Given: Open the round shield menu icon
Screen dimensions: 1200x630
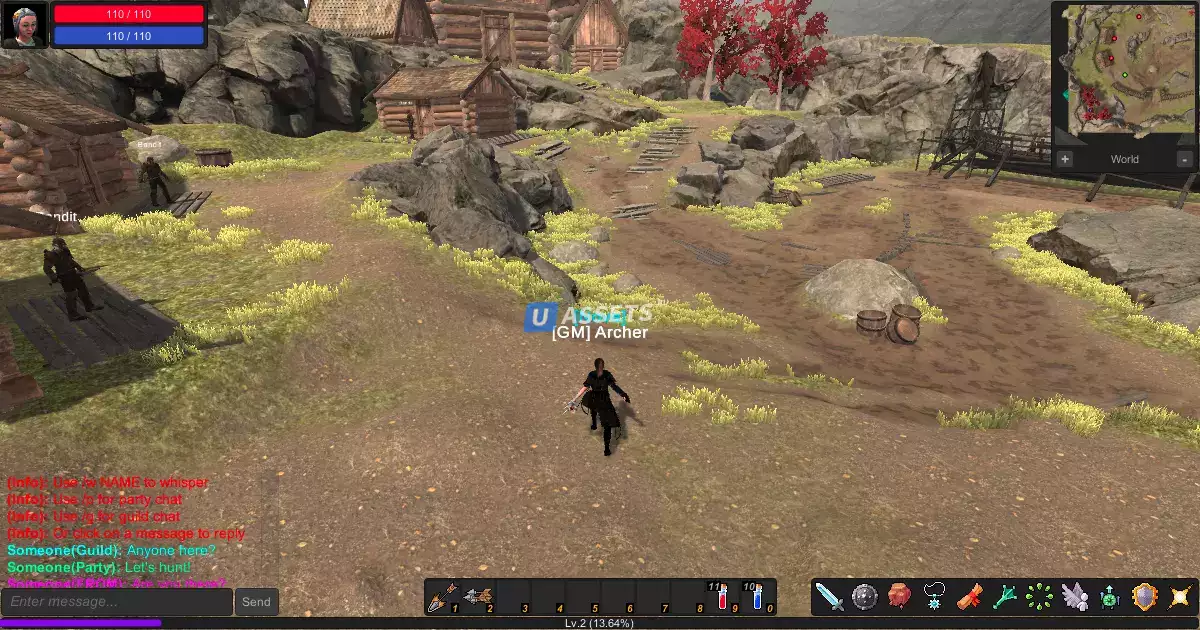Looking at the screenshot, I should [x=865, y=597].
